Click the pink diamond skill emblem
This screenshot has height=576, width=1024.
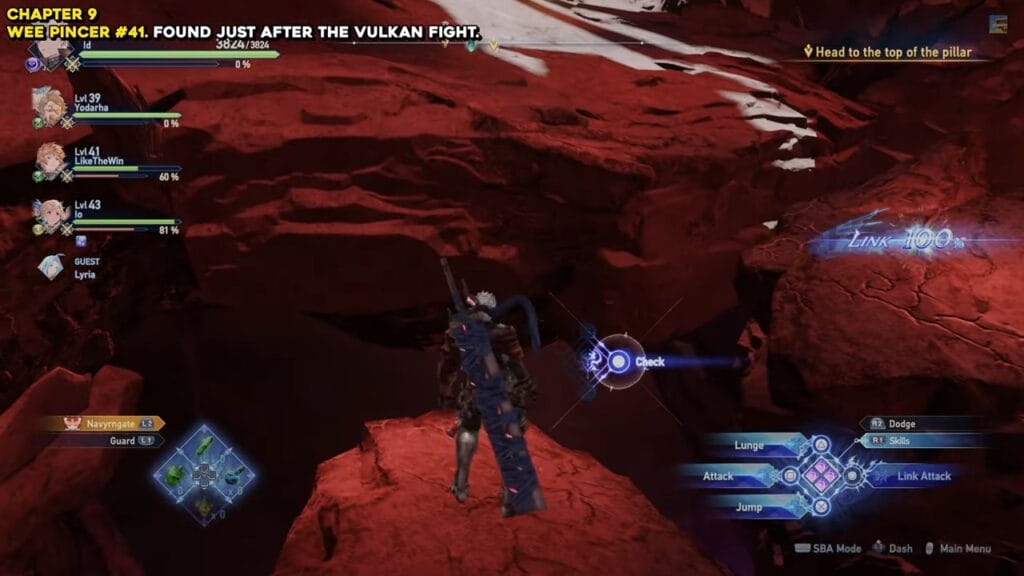click(821, 476)
